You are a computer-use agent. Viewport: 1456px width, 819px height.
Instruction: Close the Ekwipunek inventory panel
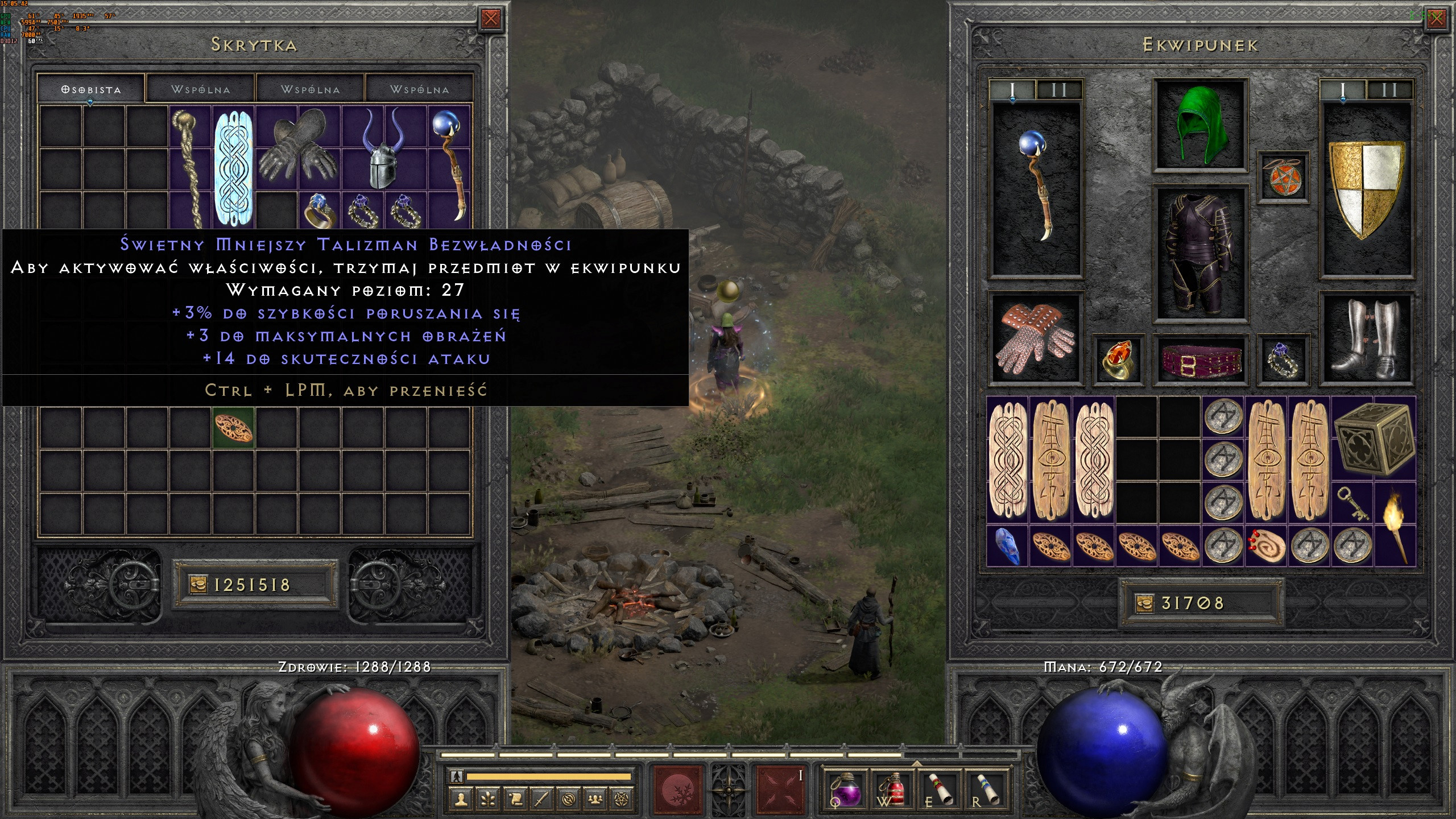pyautogui.click(x=1436, y=19)
